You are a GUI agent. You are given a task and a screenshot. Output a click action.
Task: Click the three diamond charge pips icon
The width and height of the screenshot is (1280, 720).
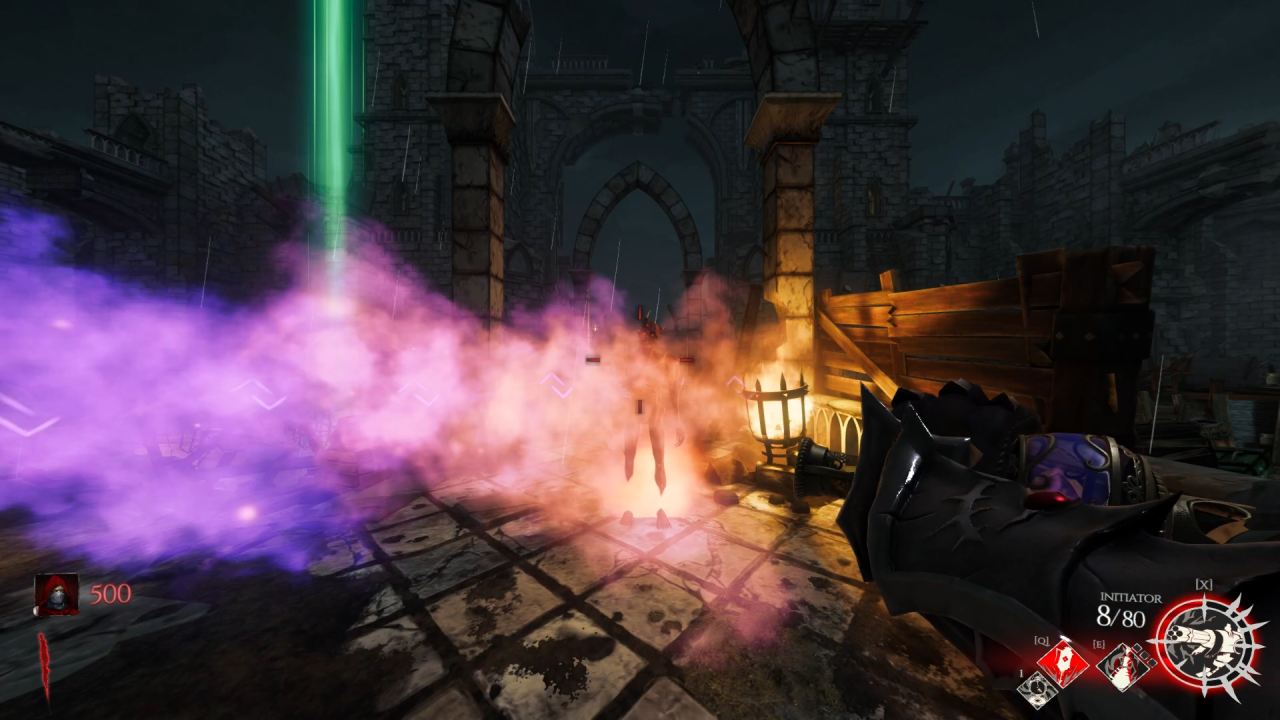point(1144,655)
